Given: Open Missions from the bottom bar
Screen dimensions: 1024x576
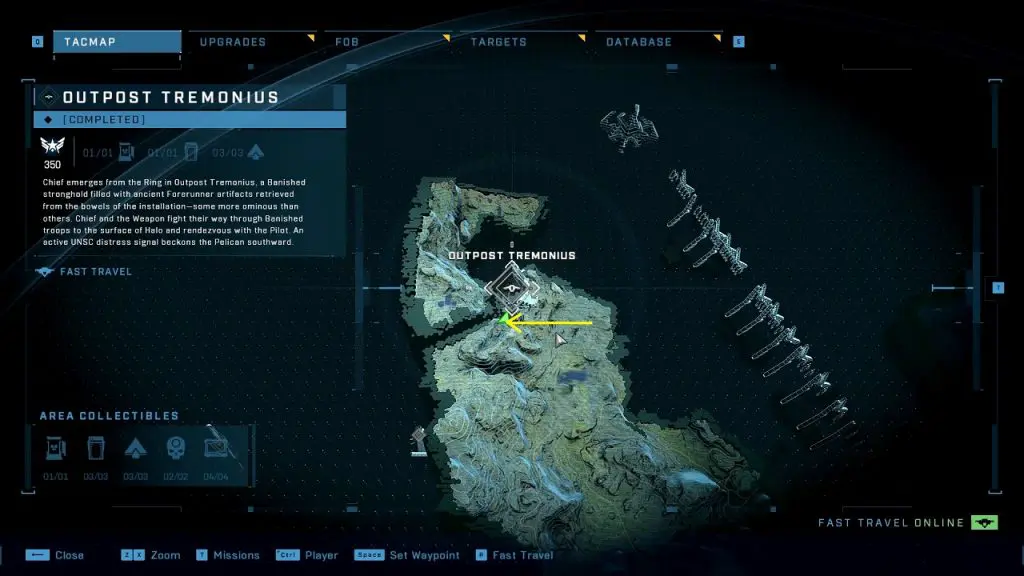Looking at the screenshot, I should (236, 555).
